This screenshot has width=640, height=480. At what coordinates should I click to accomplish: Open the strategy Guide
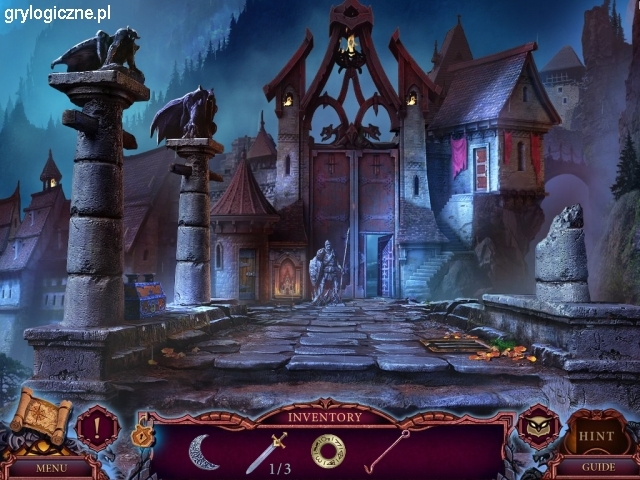(x=598, y=467)
